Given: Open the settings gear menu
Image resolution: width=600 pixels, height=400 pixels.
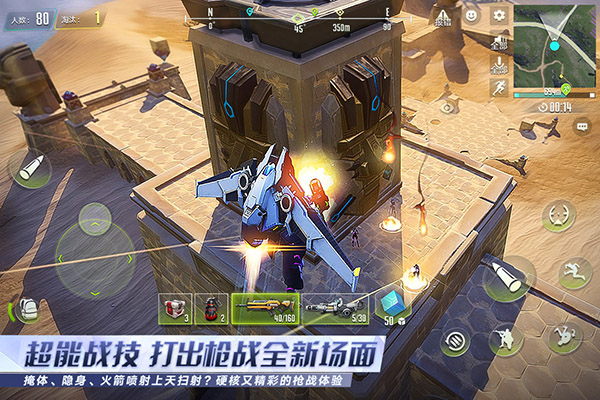Looking at the screenshot, I should point(499,15).
